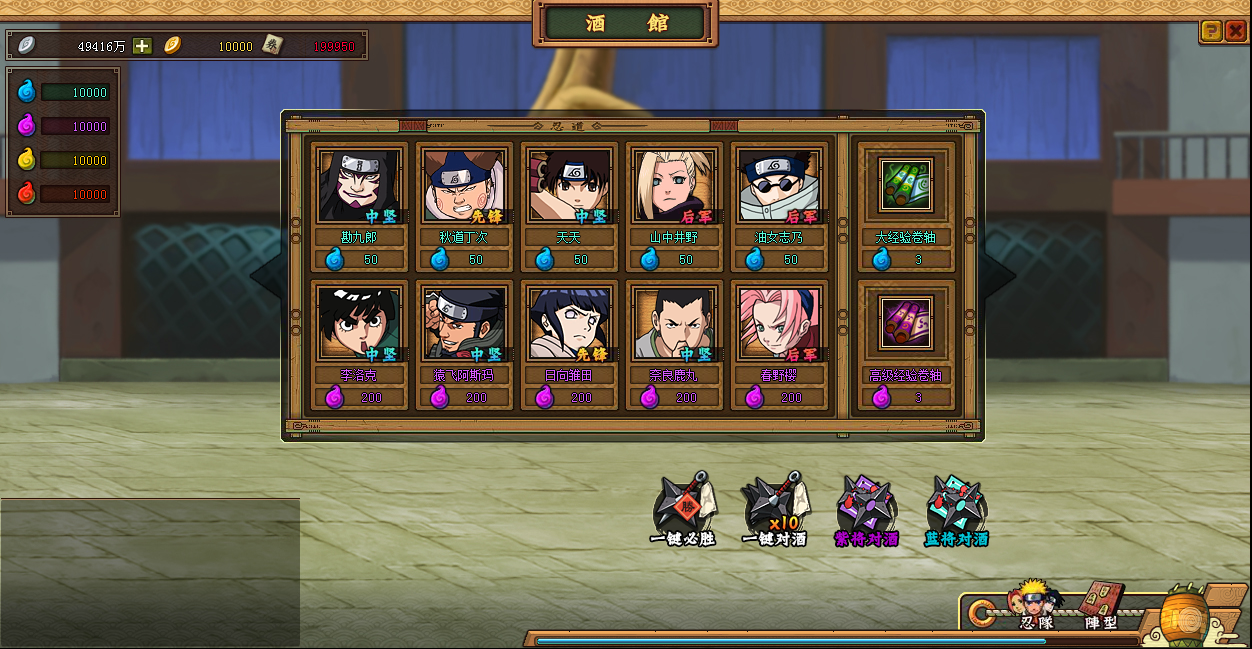
Task: Choose the 日向雏田 ninja card
Action: point(569,324)
